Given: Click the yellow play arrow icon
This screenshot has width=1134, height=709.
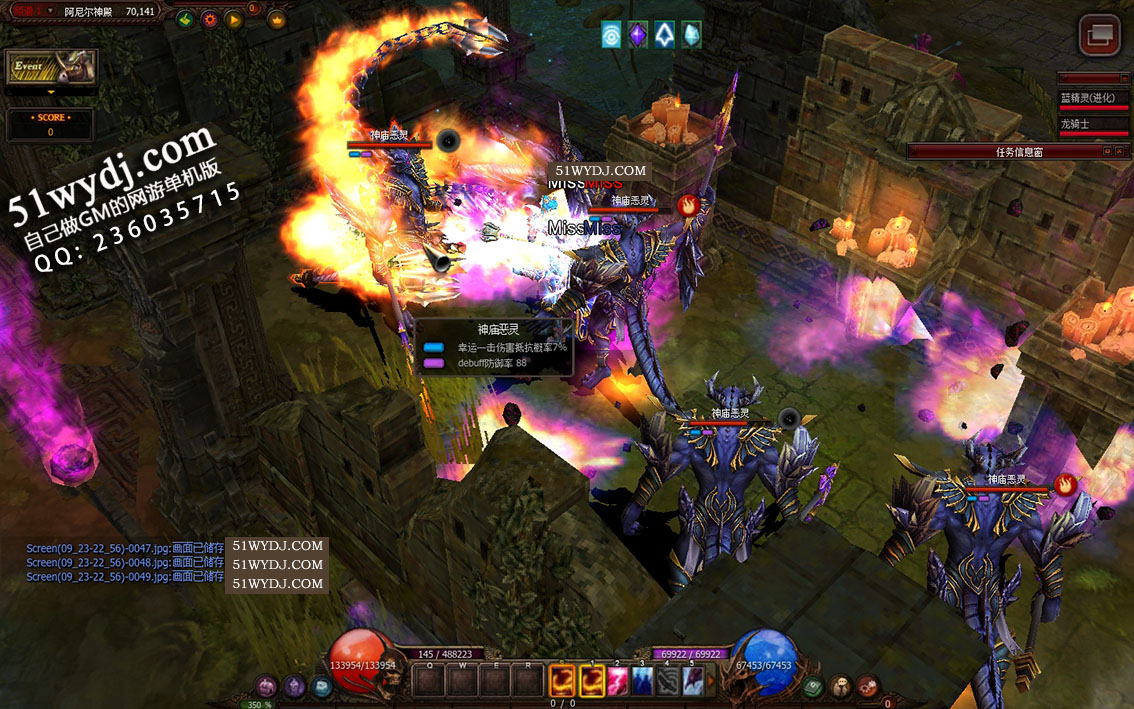Looking at the screenshot, I should point(233,19).
